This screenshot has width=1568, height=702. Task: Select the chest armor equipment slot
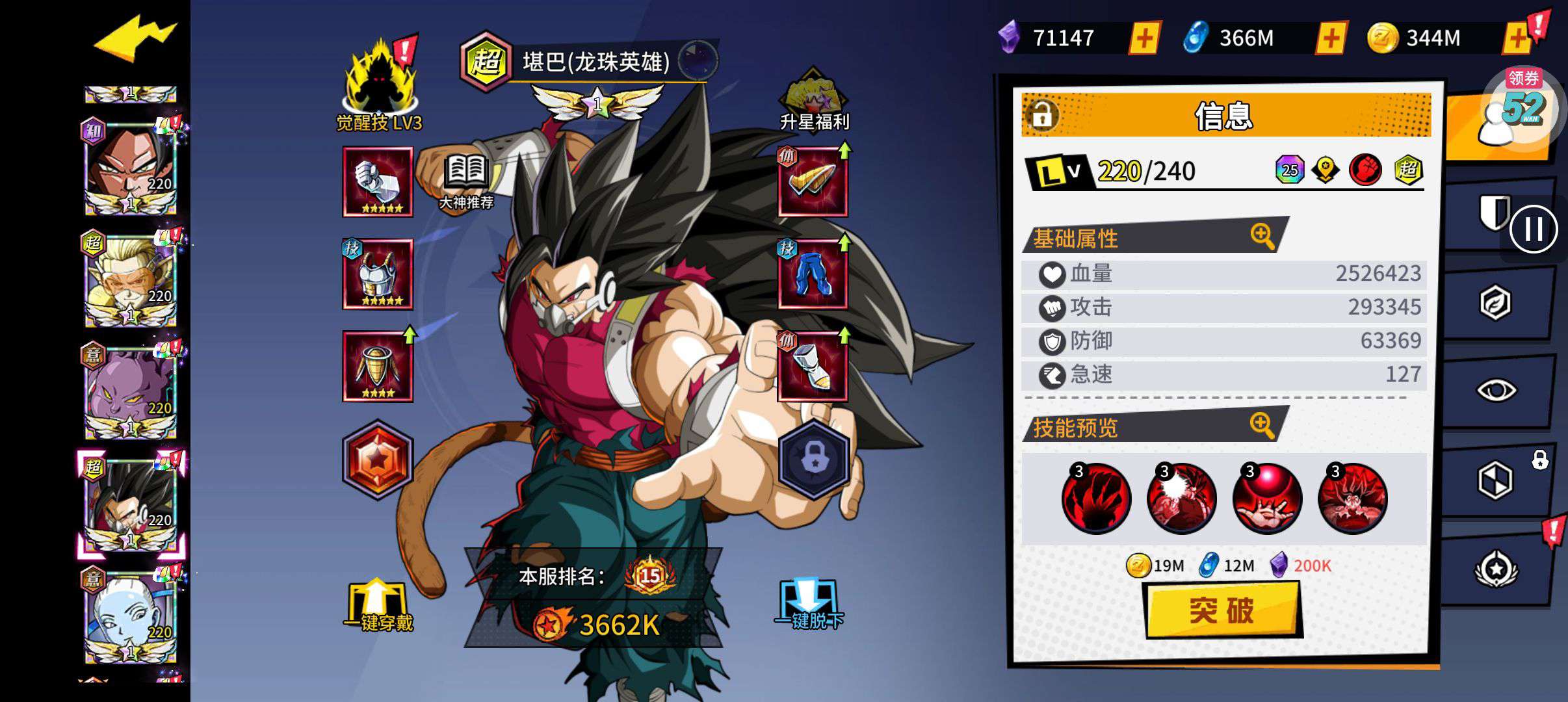pos(378,274)
